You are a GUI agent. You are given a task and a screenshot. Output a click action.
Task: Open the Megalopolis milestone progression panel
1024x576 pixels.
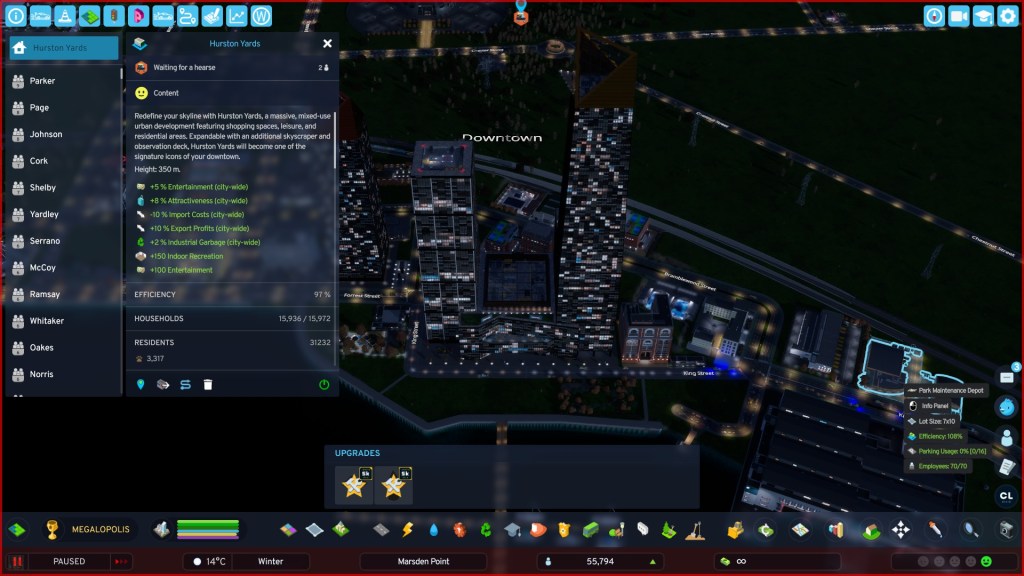[53, 529]
